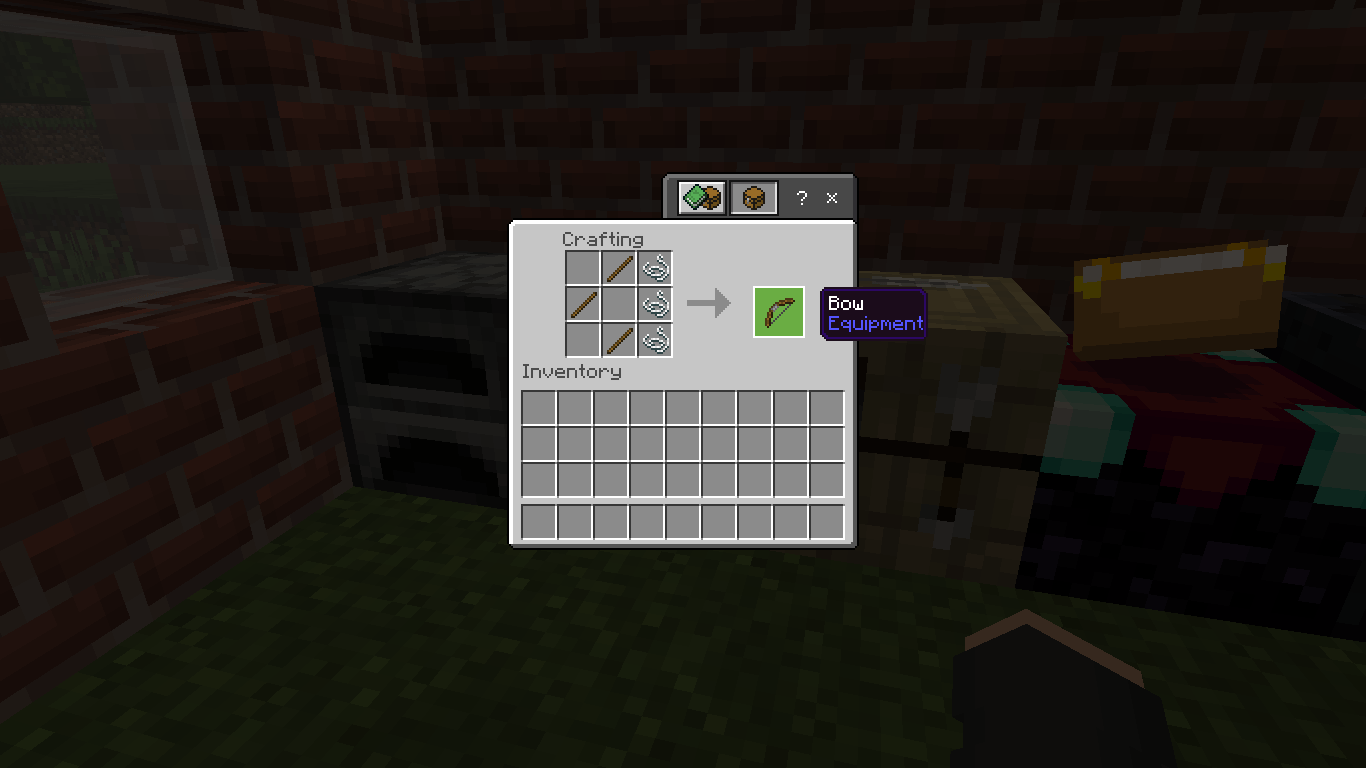Click the emerald recipe book icon

[x=703, y=197]
